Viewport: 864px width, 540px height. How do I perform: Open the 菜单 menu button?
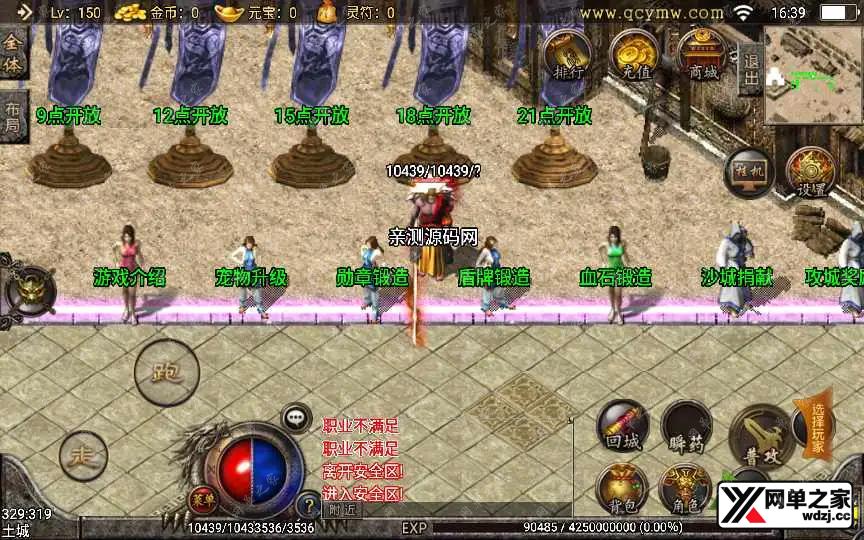202,497
